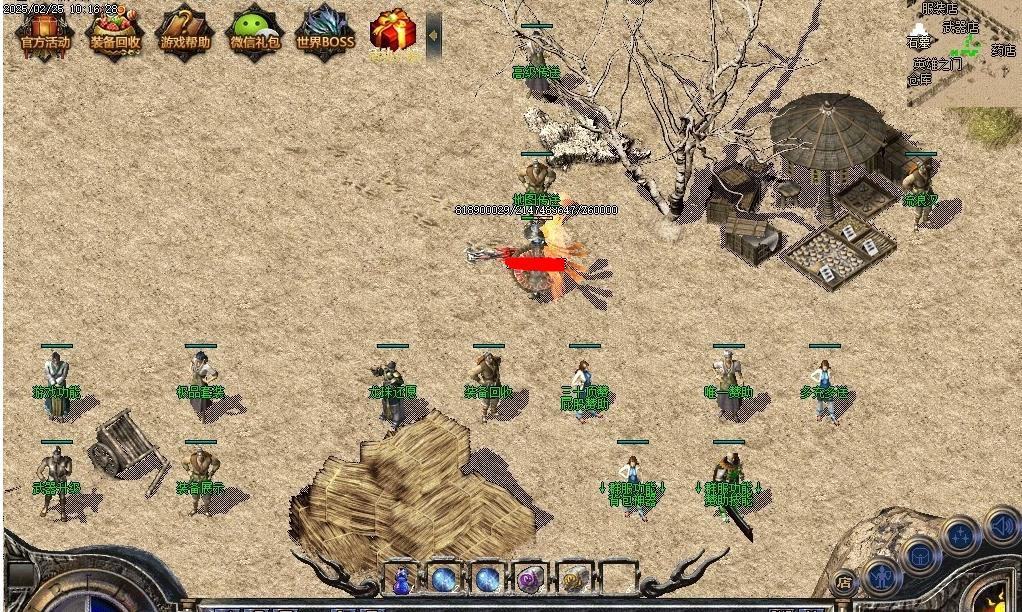Open the red gift box reward icon
The image size is (1022, 612).
coord(393,31)
